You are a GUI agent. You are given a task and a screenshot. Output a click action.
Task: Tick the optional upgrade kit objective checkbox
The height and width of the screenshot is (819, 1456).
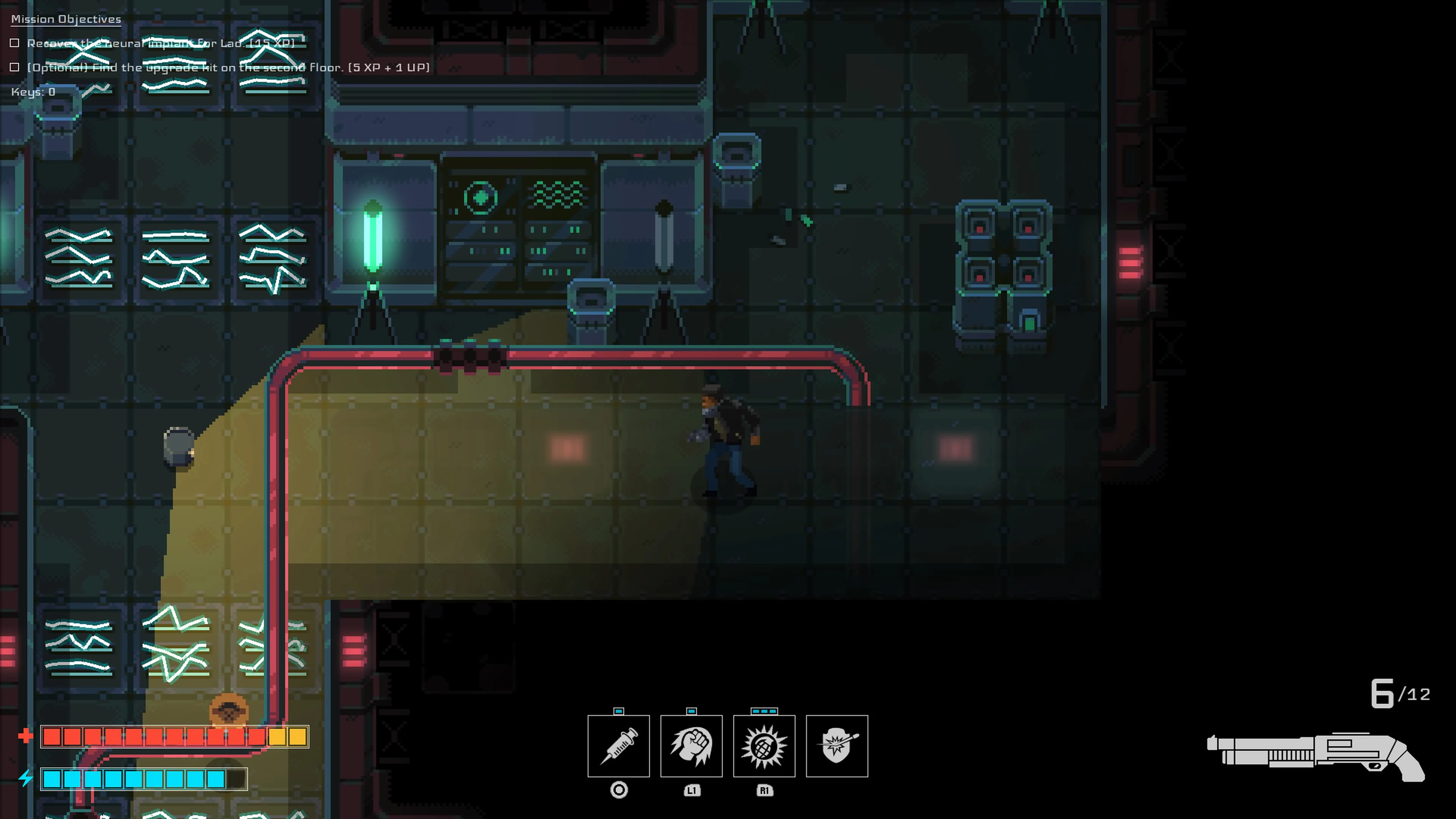pos(14,67)
